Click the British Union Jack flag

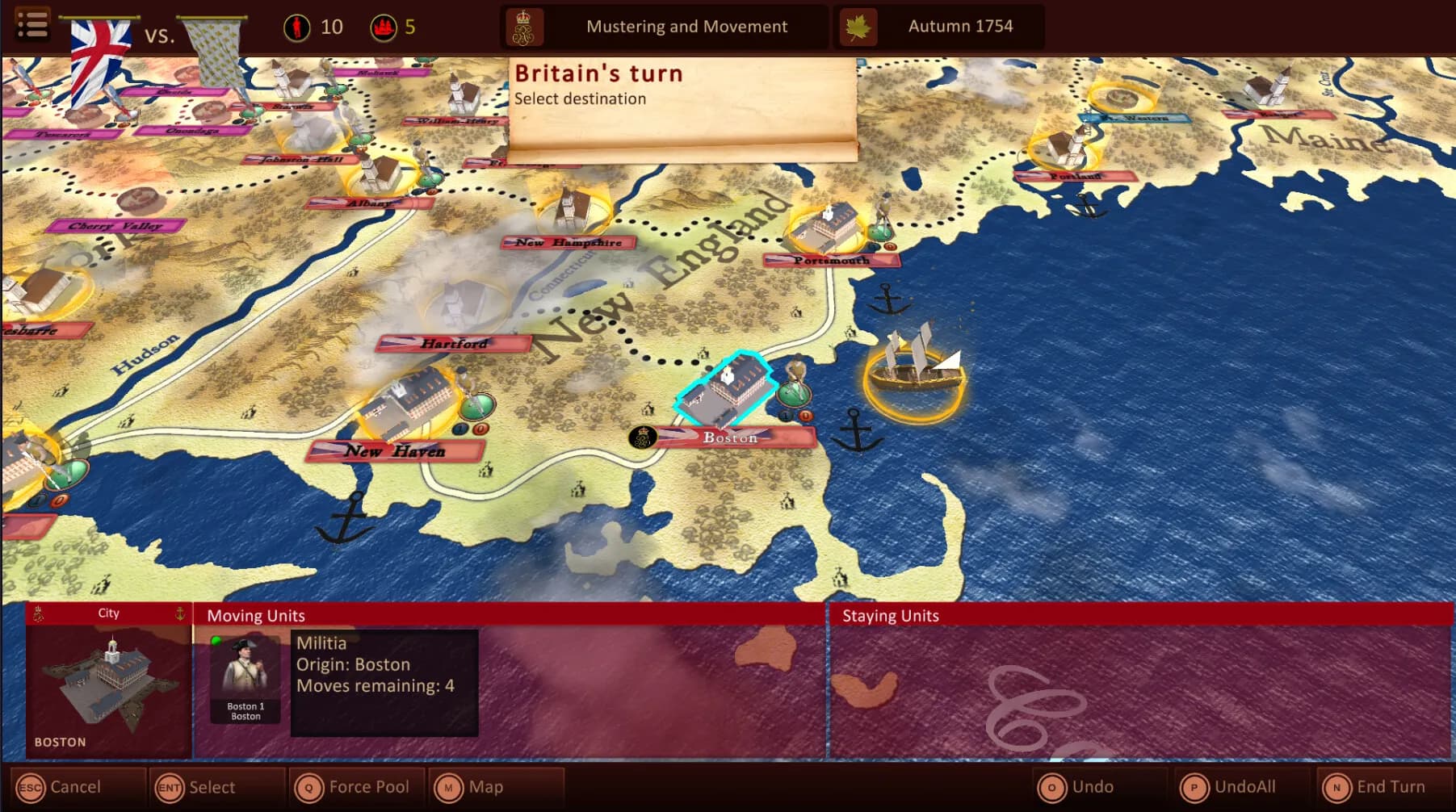99,36
